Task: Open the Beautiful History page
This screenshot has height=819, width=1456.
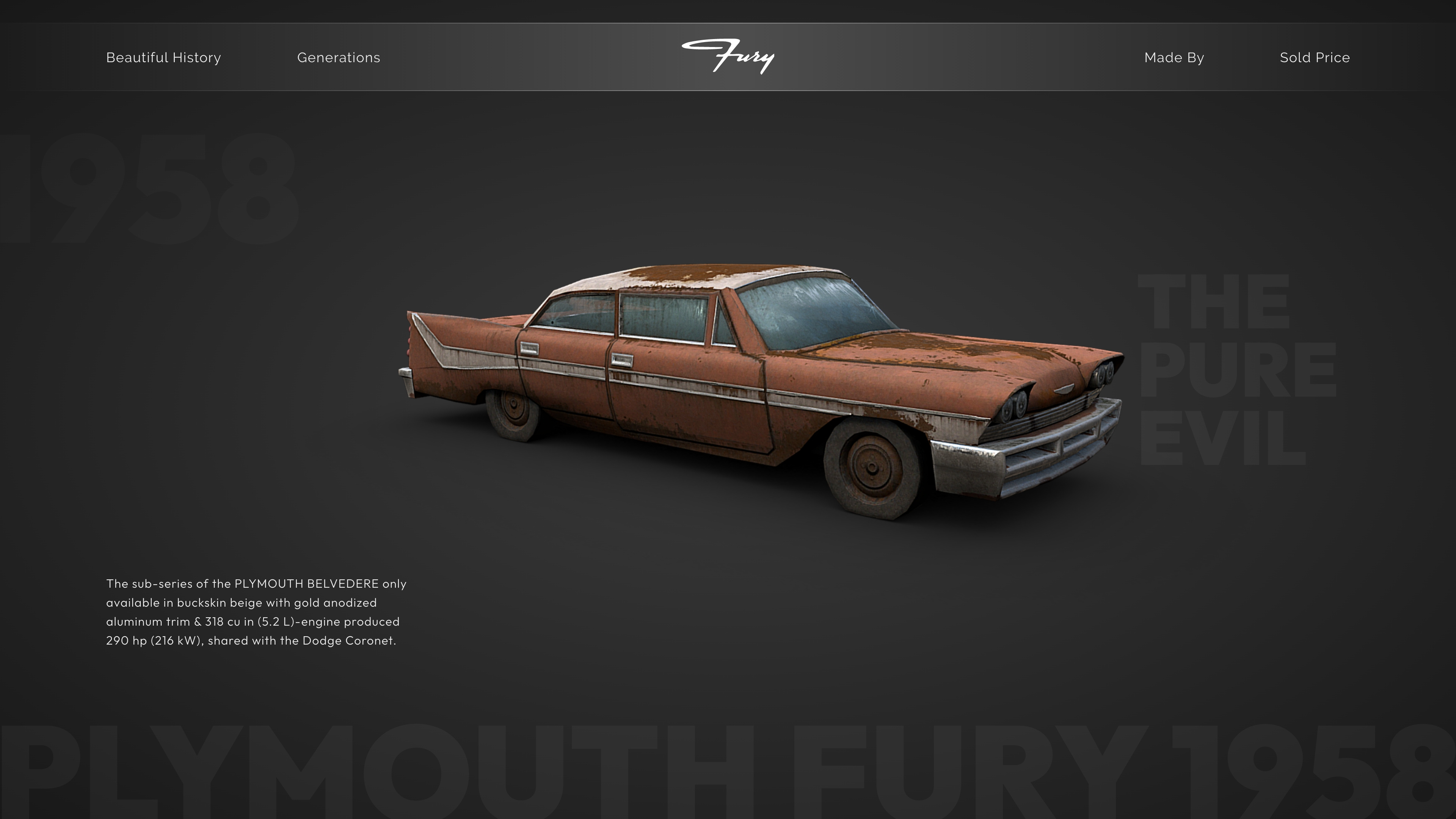Action: point(163,57)
